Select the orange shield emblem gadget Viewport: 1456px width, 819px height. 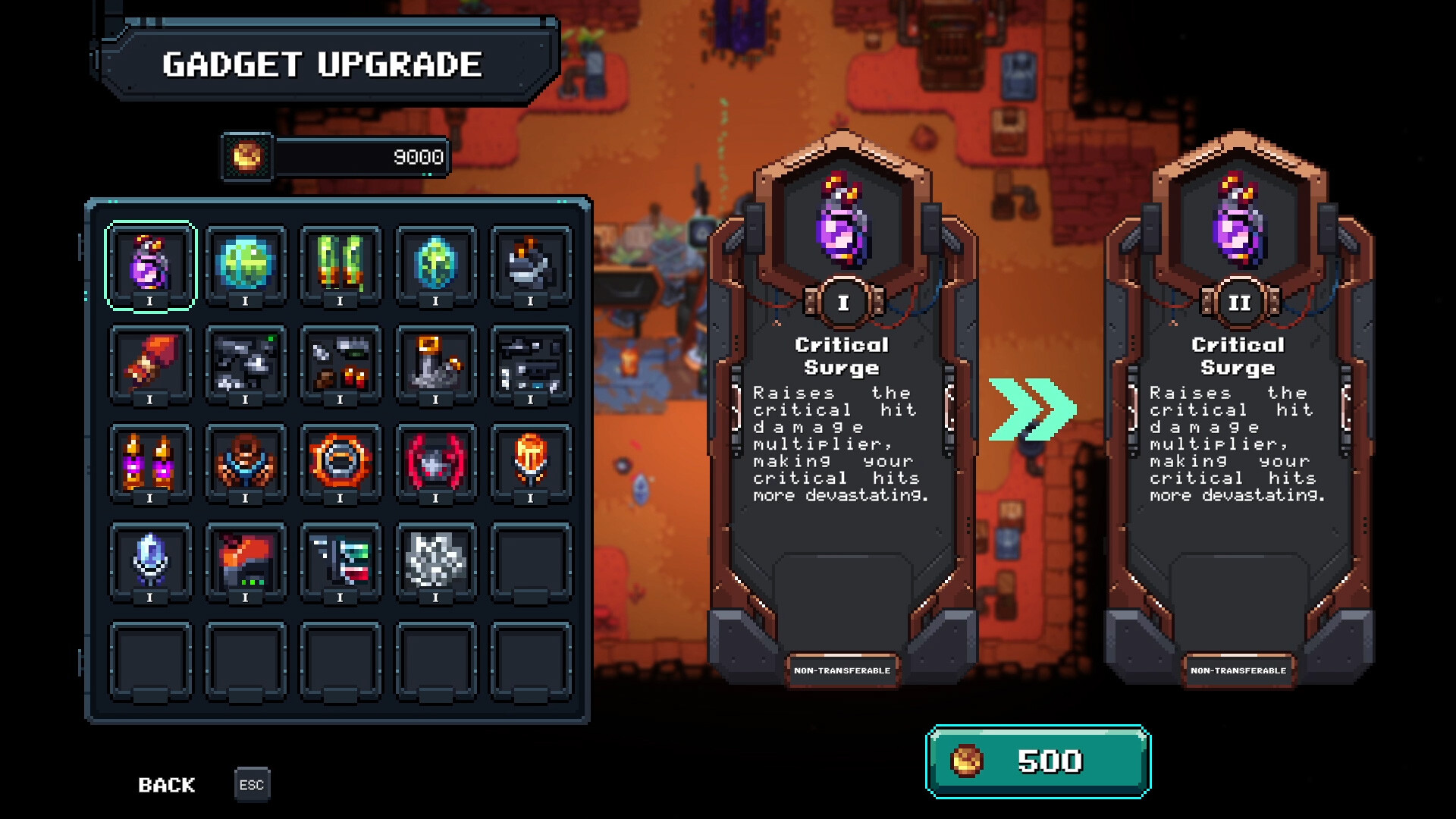[530, 463]
